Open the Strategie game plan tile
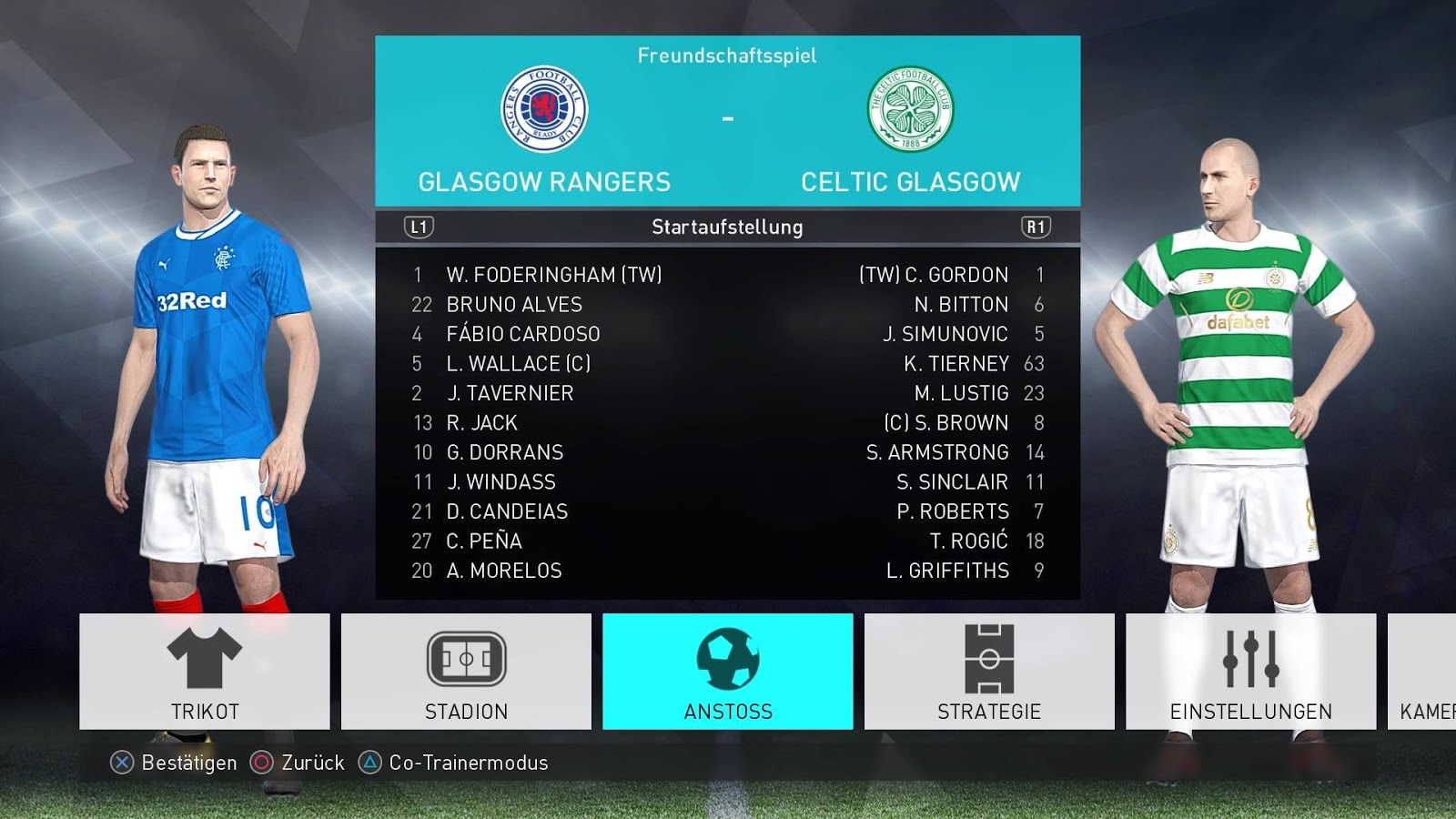The width and height of the screenshot is (1456, 819). click(x=989, y=672)
